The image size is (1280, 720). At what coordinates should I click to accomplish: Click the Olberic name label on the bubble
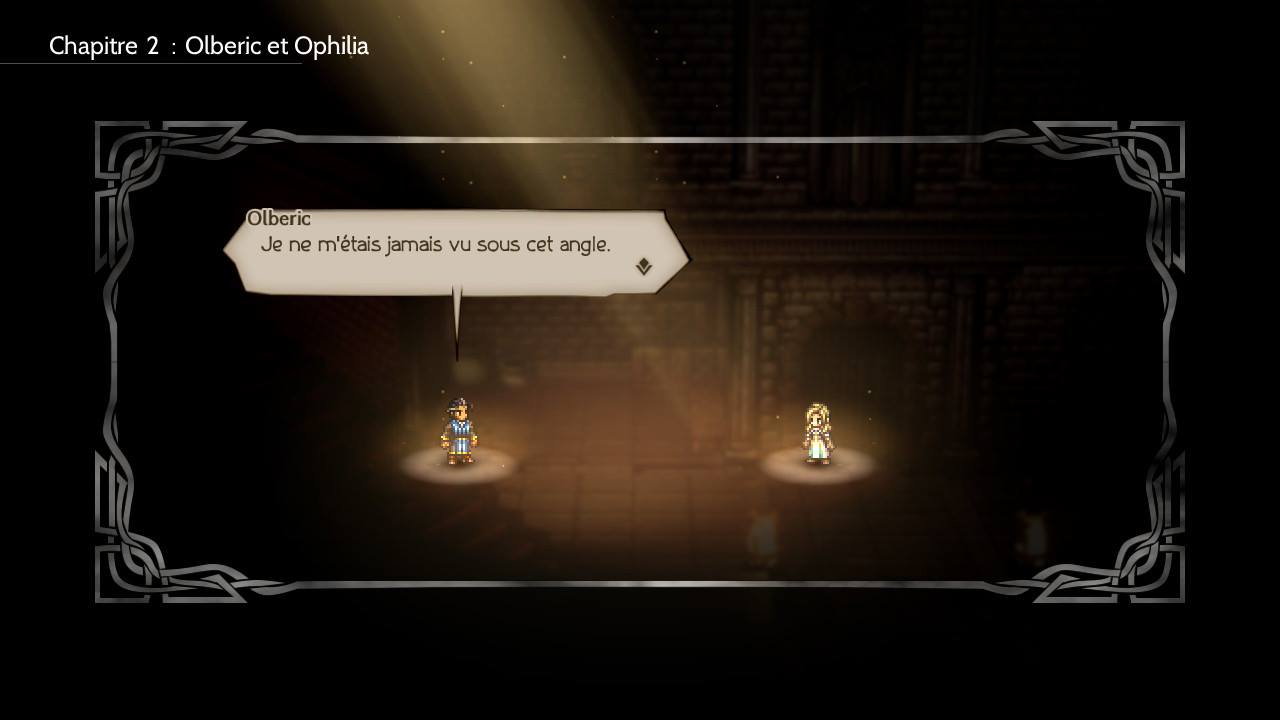pos(277,218)
